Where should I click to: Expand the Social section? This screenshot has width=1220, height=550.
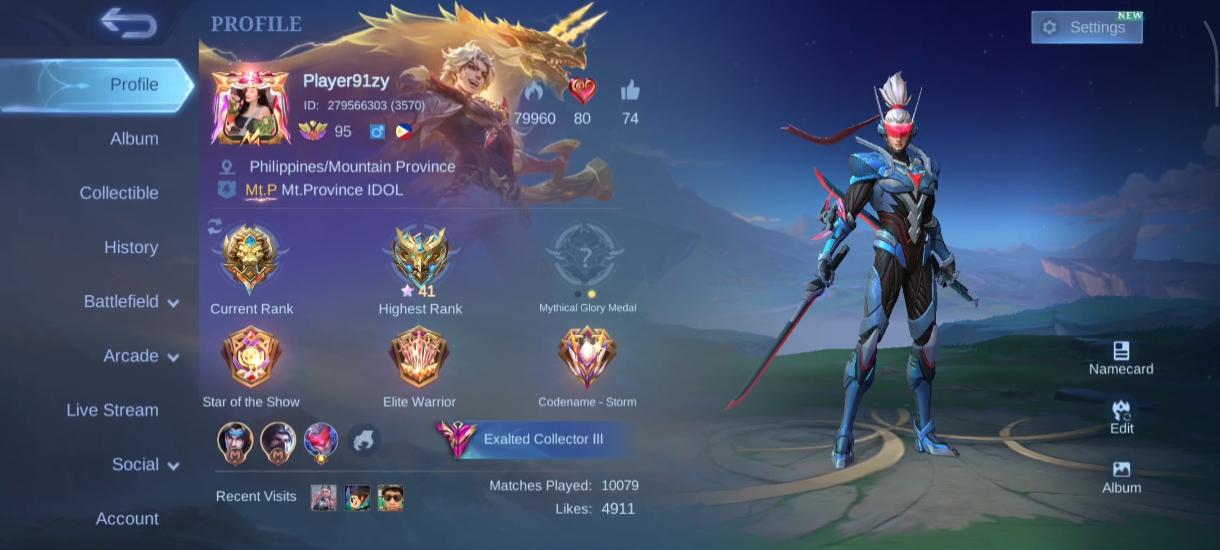point(145,465)
